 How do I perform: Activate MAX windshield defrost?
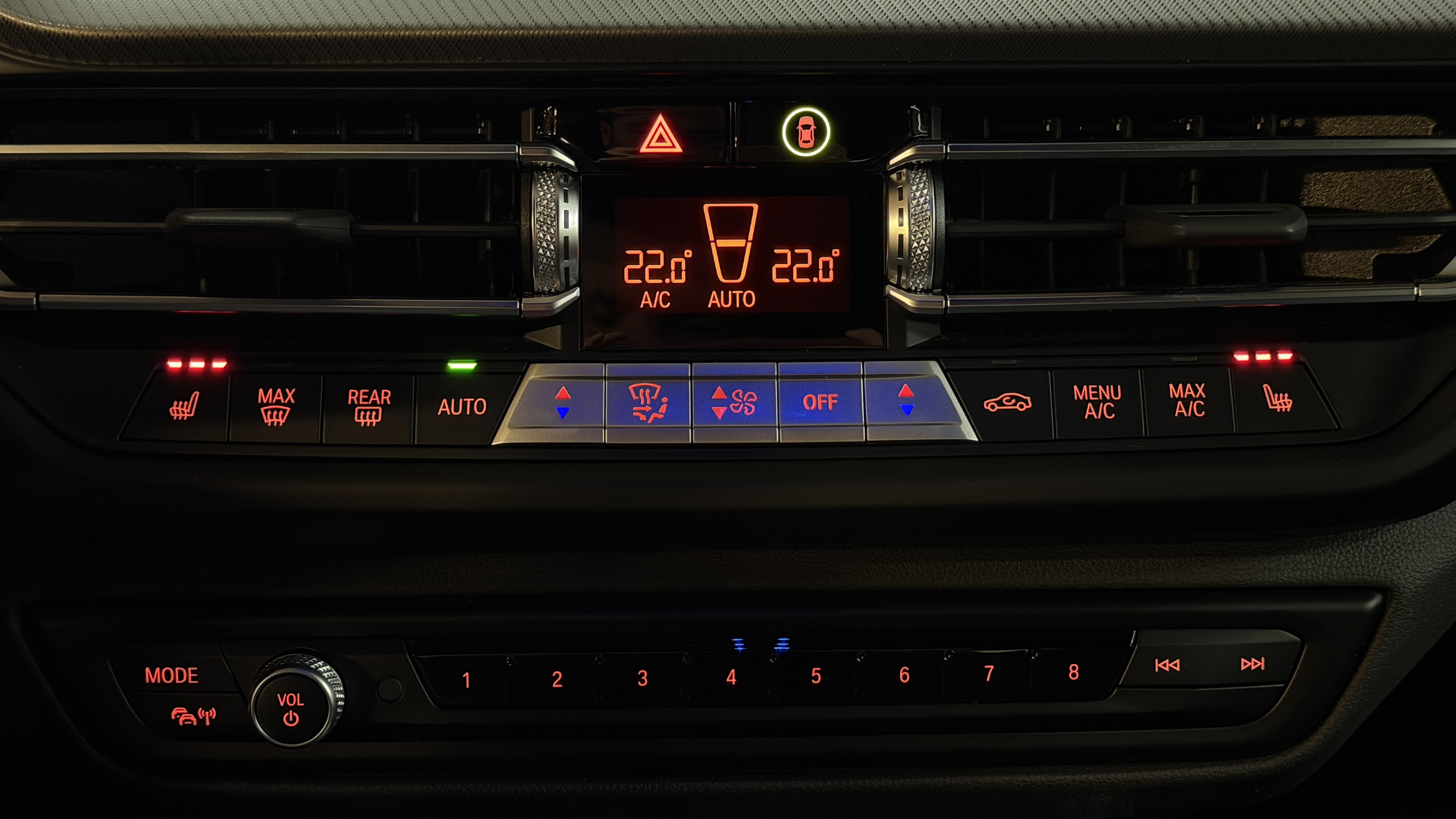point(276,406)
